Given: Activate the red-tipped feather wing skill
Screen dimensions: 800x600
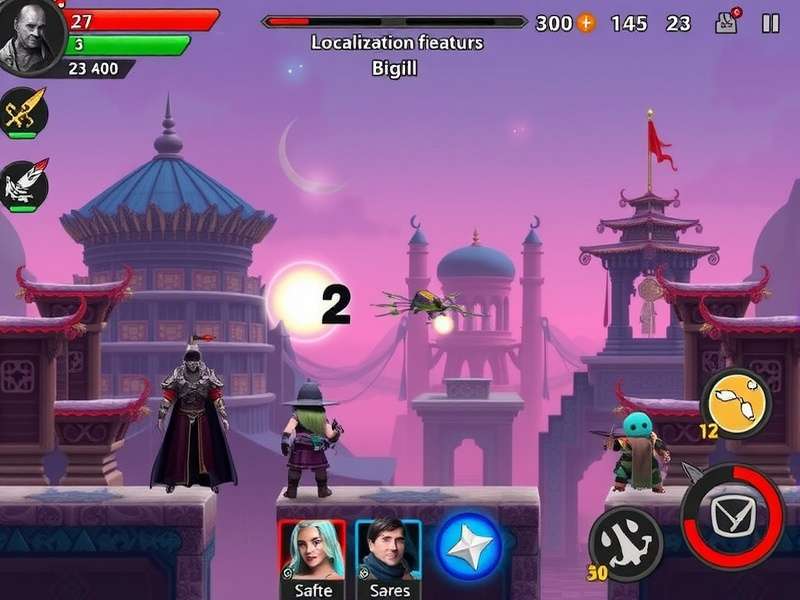Looking at the screenshot, I should tap(23, 185).
